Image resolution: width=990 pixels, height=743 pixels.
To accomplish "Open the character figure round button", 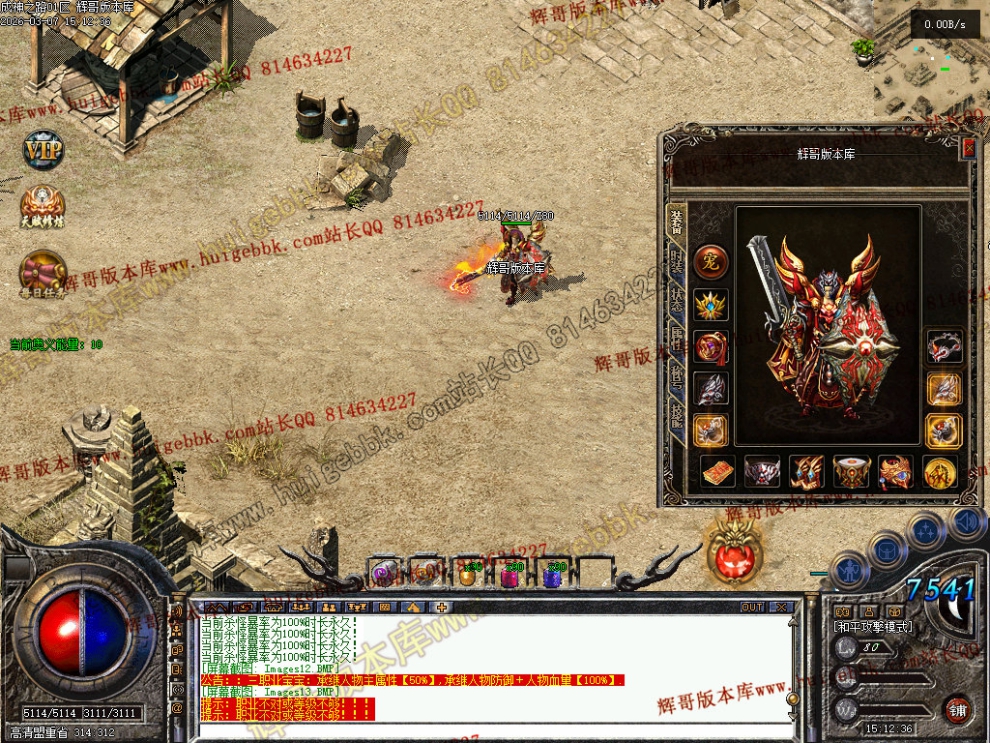I will click(849, 570).
